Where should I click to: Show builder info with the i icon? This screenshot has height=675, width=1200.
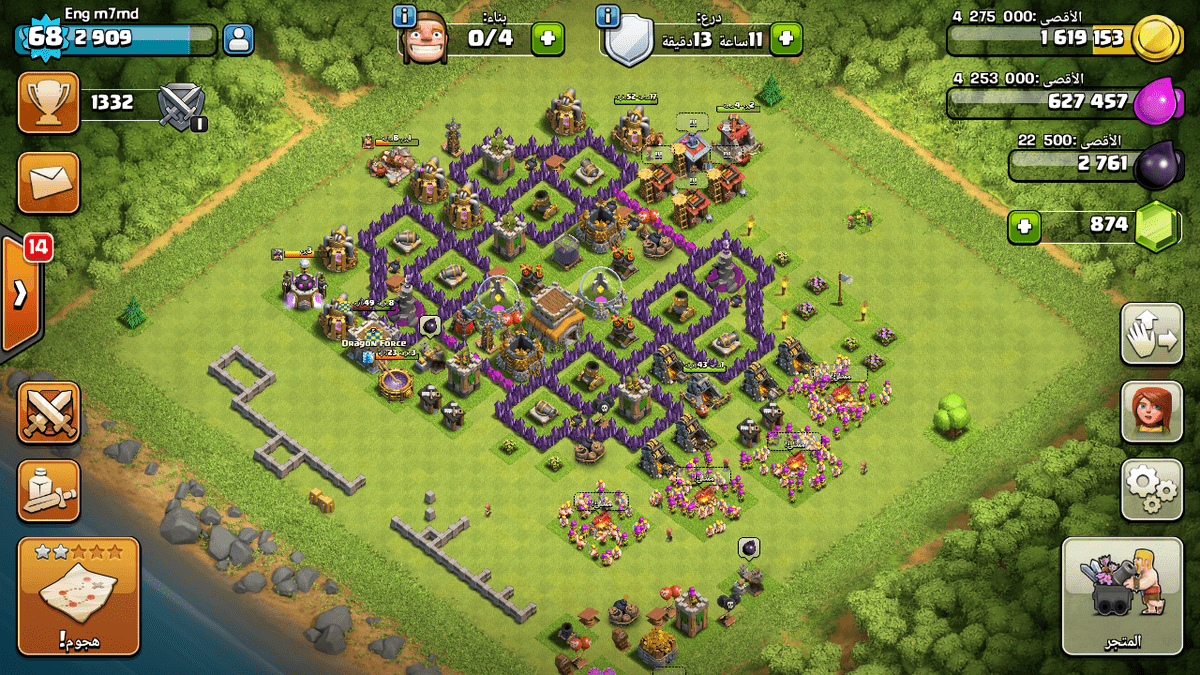point(404,16)
